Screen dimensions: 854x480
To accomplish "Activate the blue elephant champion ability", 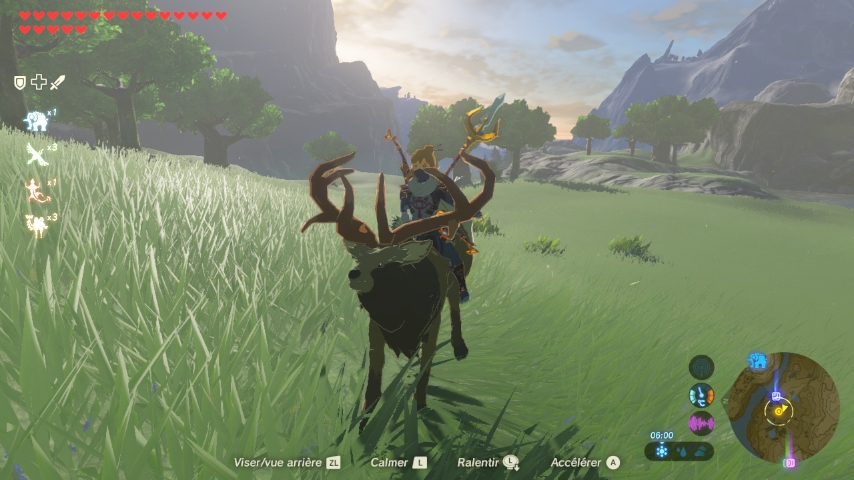I will (36, 121).
